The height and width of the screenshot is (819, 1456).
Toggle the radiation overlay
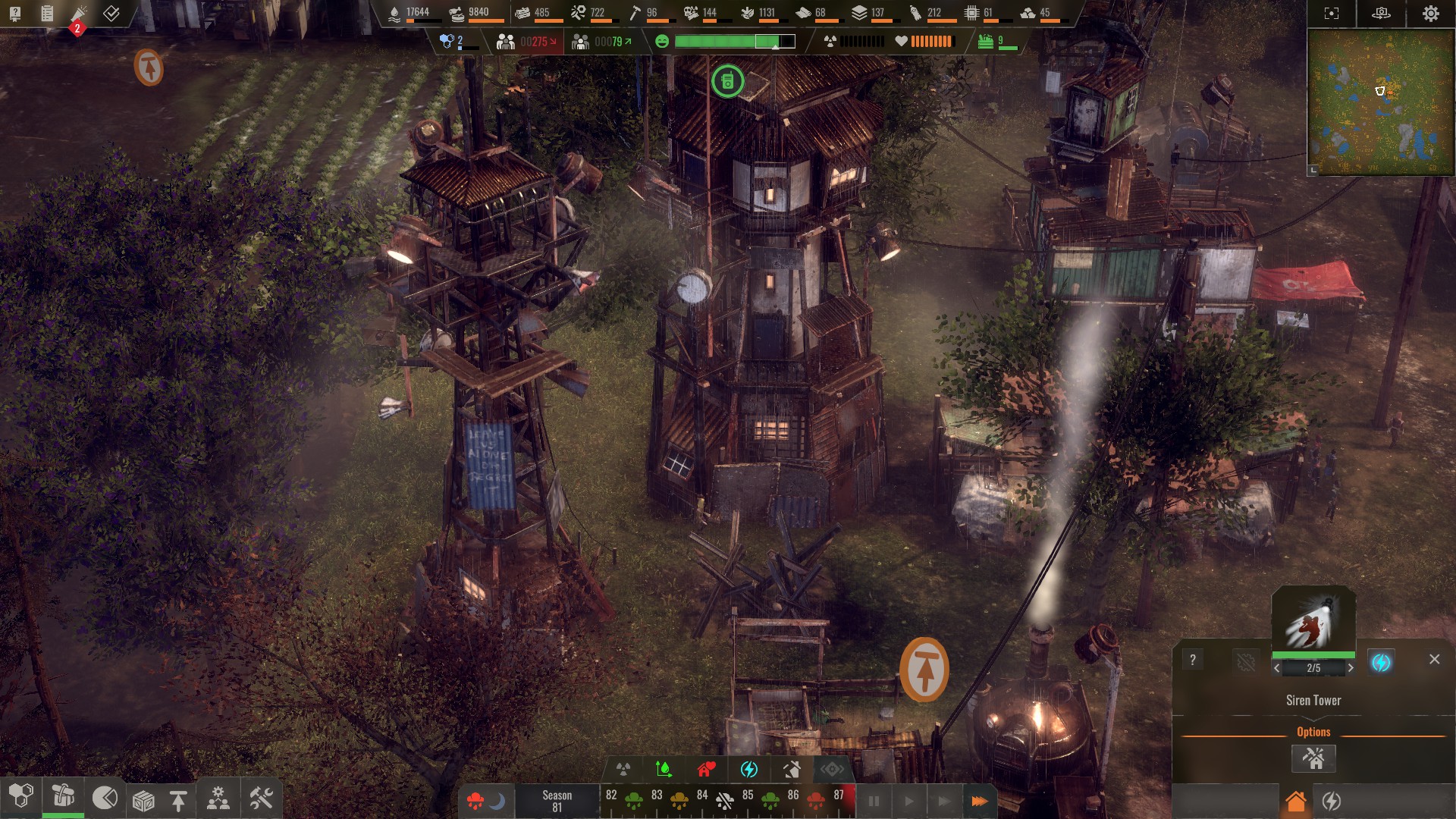point(623,770)
